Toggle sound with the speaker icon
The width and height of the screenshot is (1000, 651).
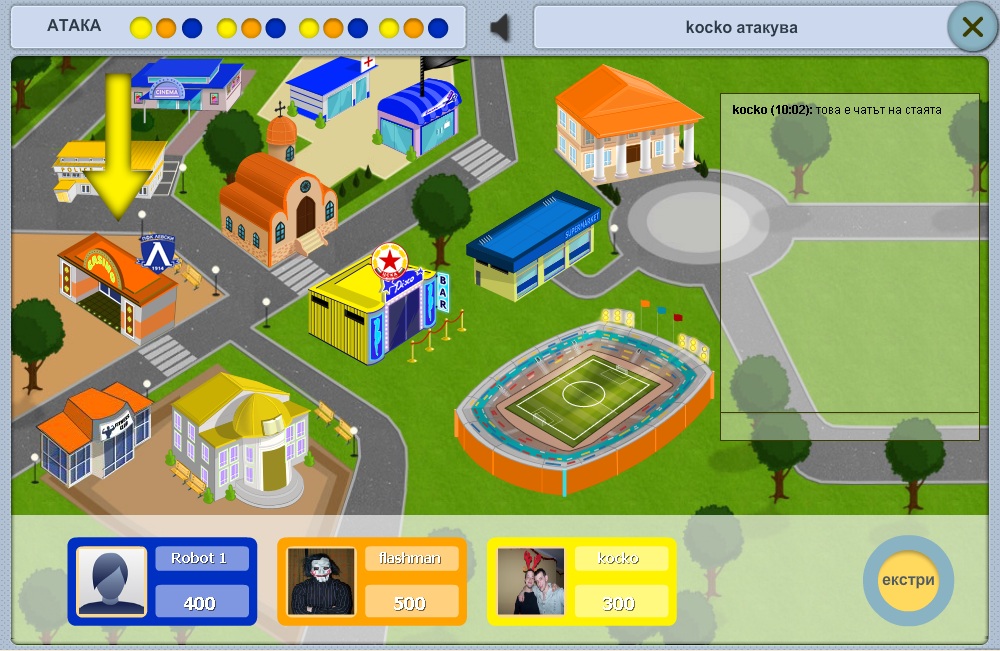pos(500,27)
